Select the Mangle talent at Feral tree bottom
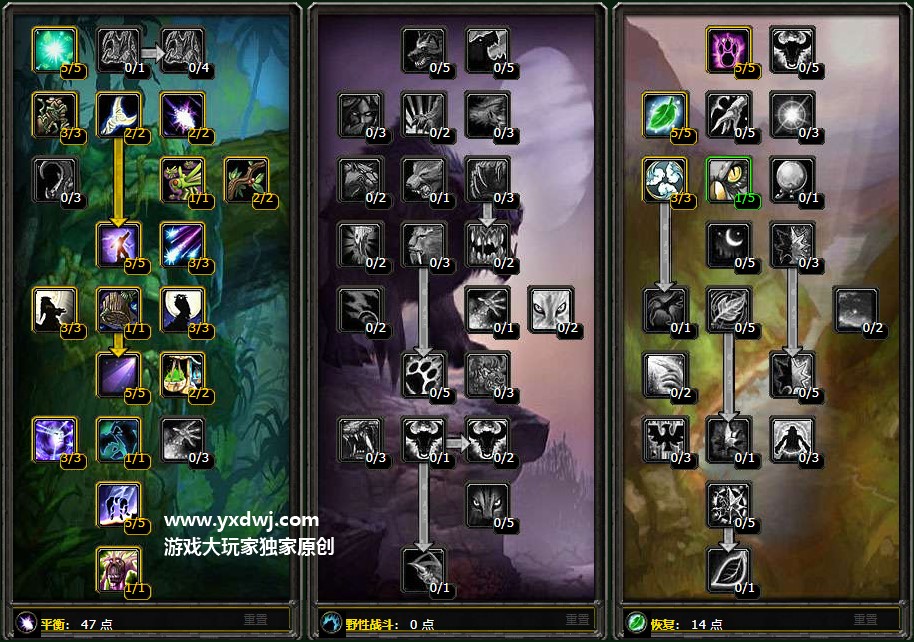The height and width of the screenshot is (642, 914). click(x=423, y=569)
